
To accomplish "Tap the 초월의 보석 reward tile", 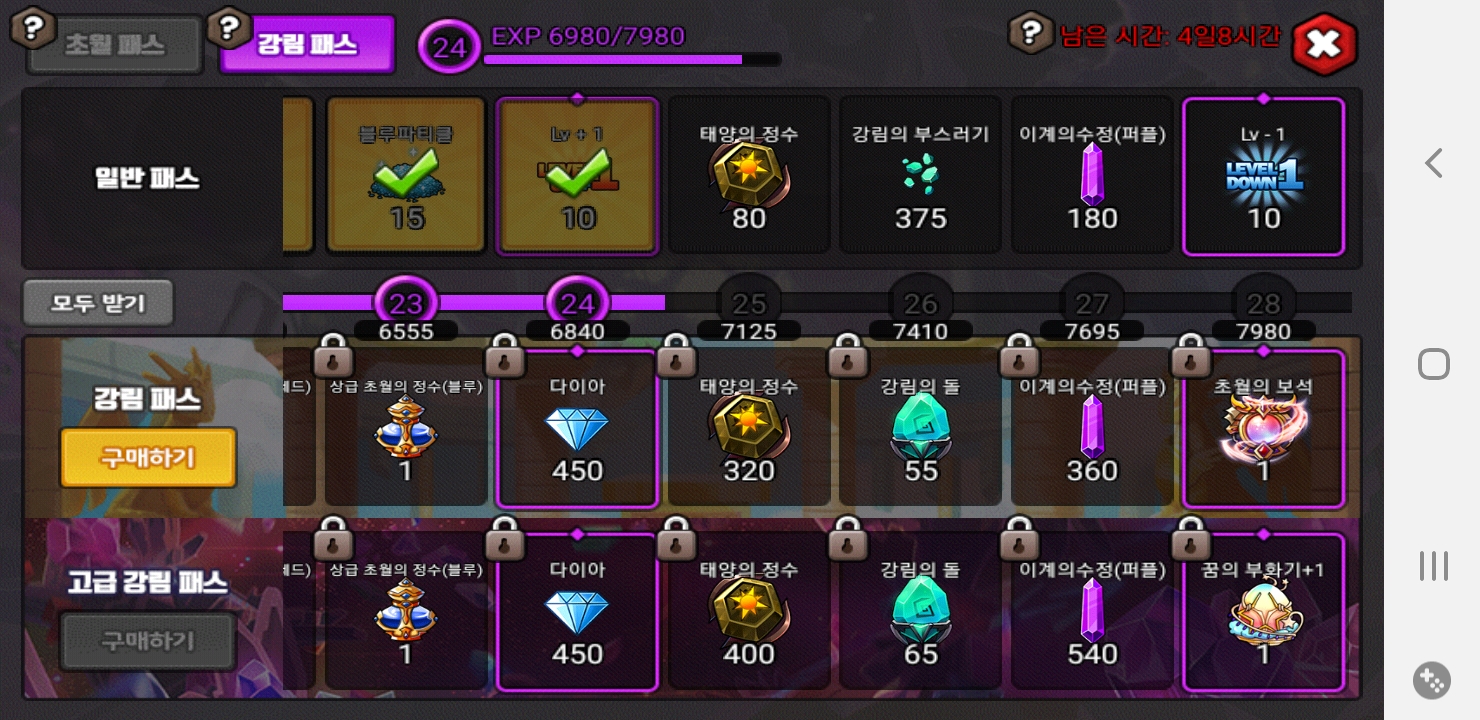I will tap(1263, 428).
